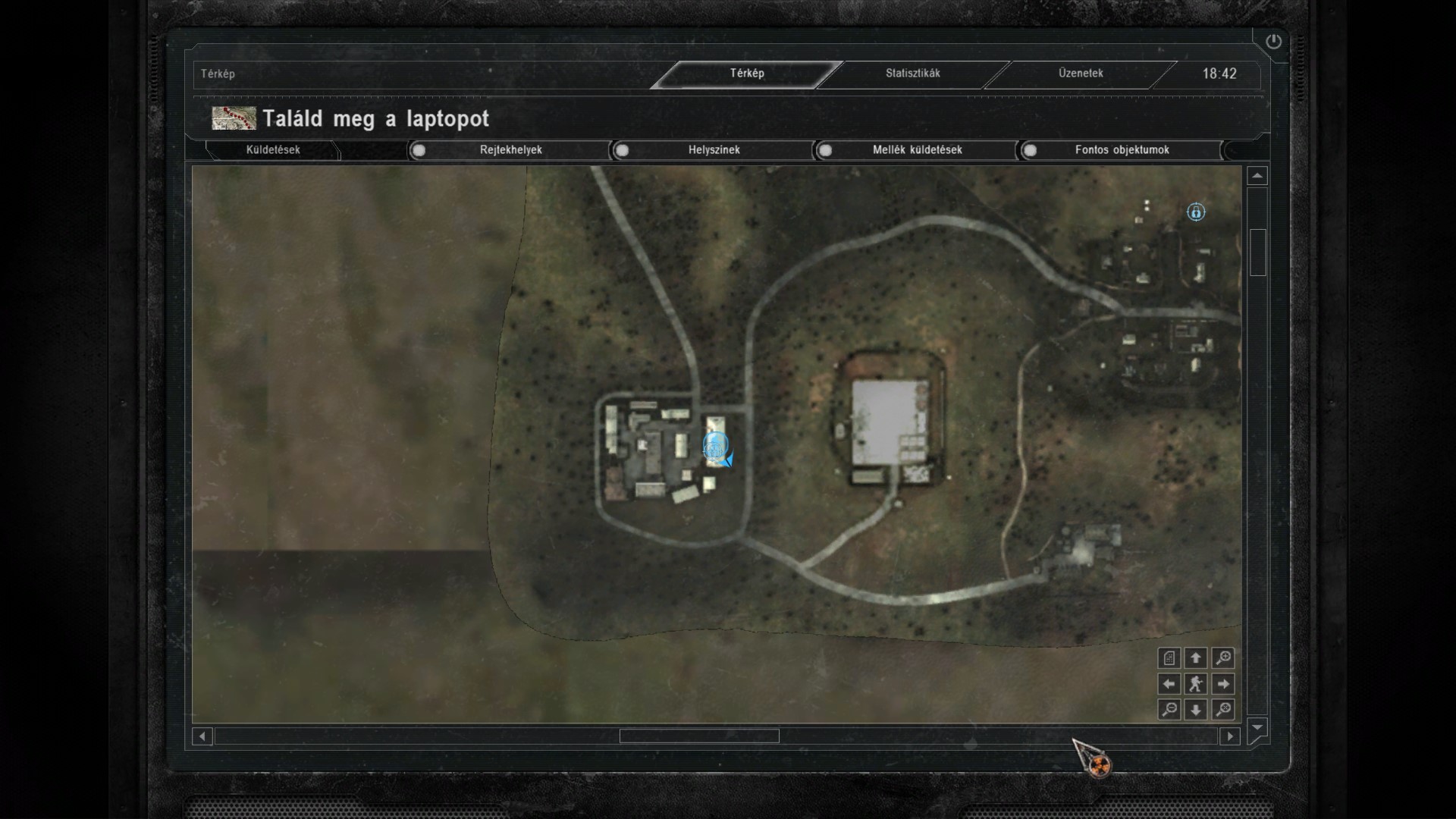Switch to the Statisztikák tab
This screenshot has width=1456, height=819.
pos(912,74)
